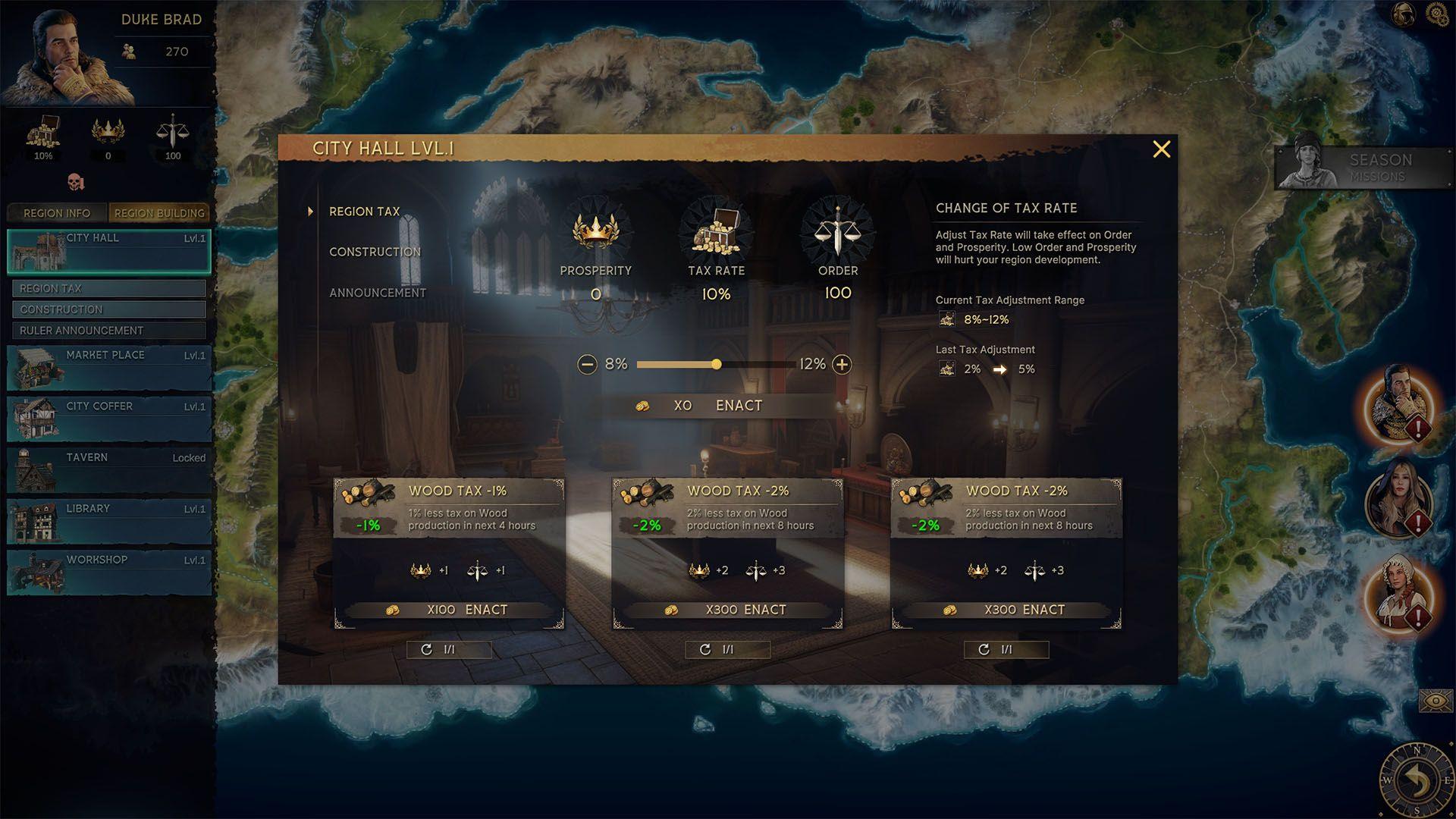Close the City Hall window
Image resolution: width=1456 pixels, height=819 pixels.
click(x=1161, y=149)
